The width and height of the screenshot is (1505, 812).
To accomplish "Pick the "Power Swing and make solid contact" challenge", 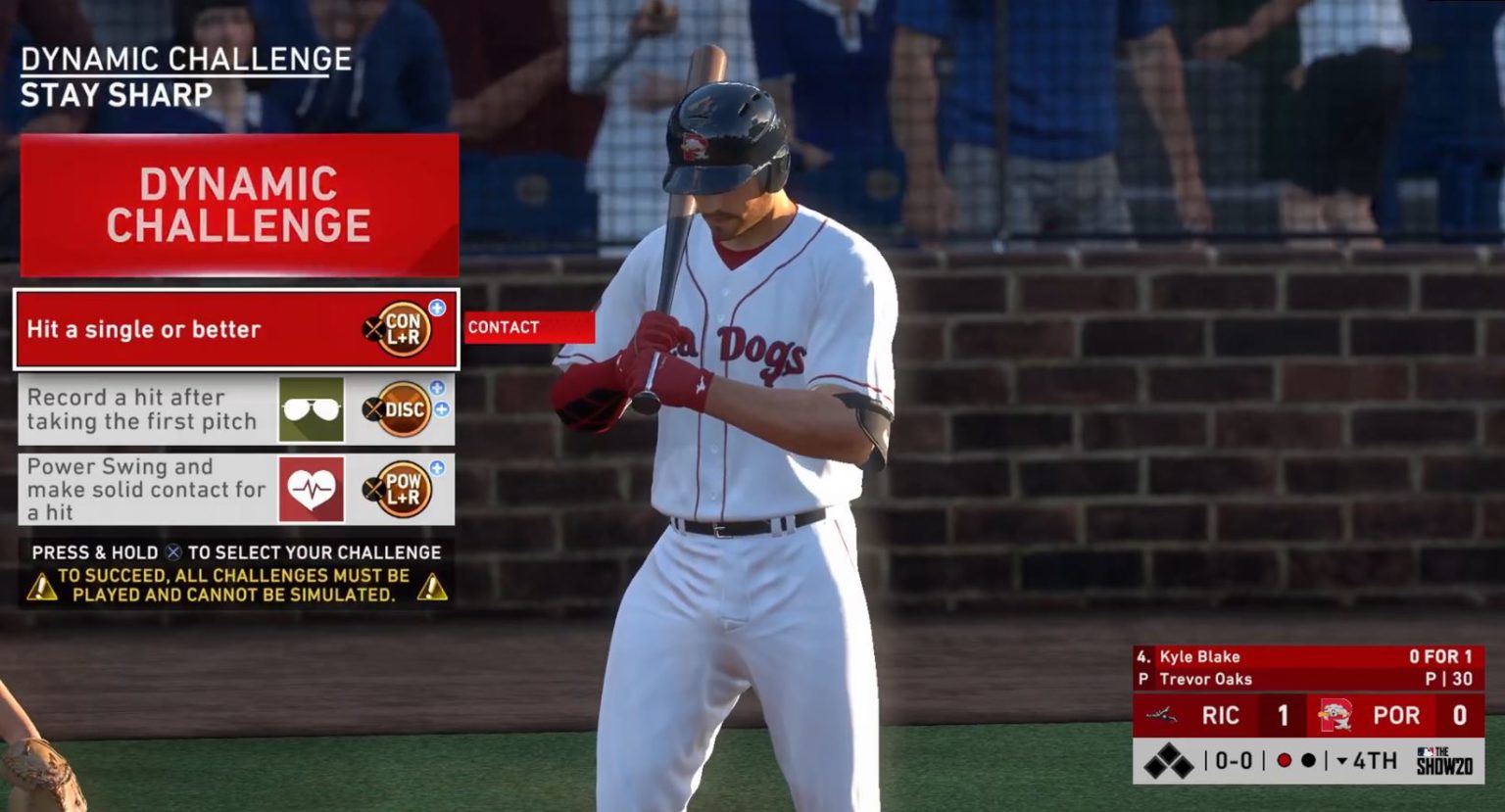I will (147, 489).
